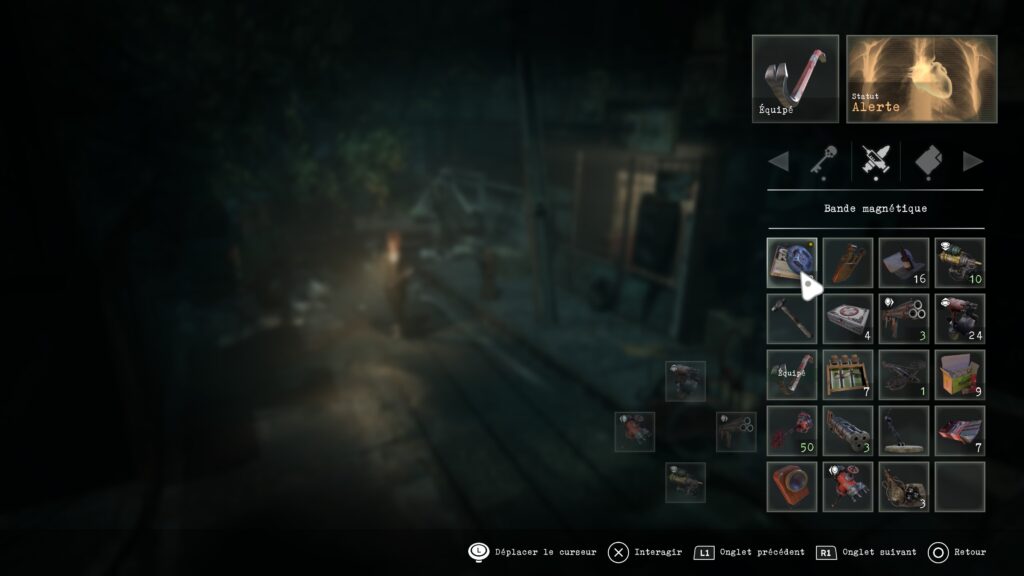Choose the red item slot showing 50
Image resolution: width=1024 pixels, height=576 pixels.
791,431
